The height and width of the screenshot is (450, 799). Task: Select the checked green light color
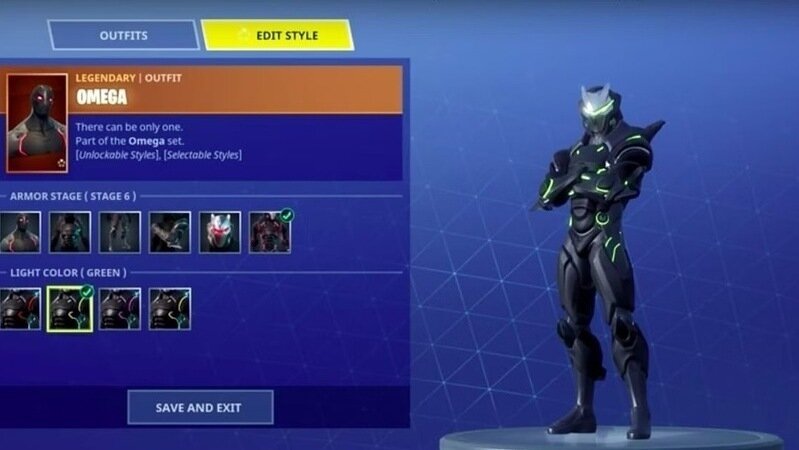(70, 309)
